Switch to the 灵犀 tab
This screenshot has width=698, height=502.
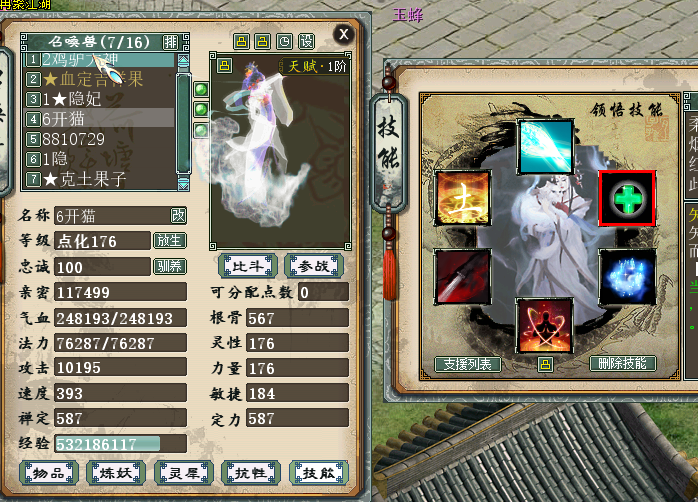click(184, 473)
